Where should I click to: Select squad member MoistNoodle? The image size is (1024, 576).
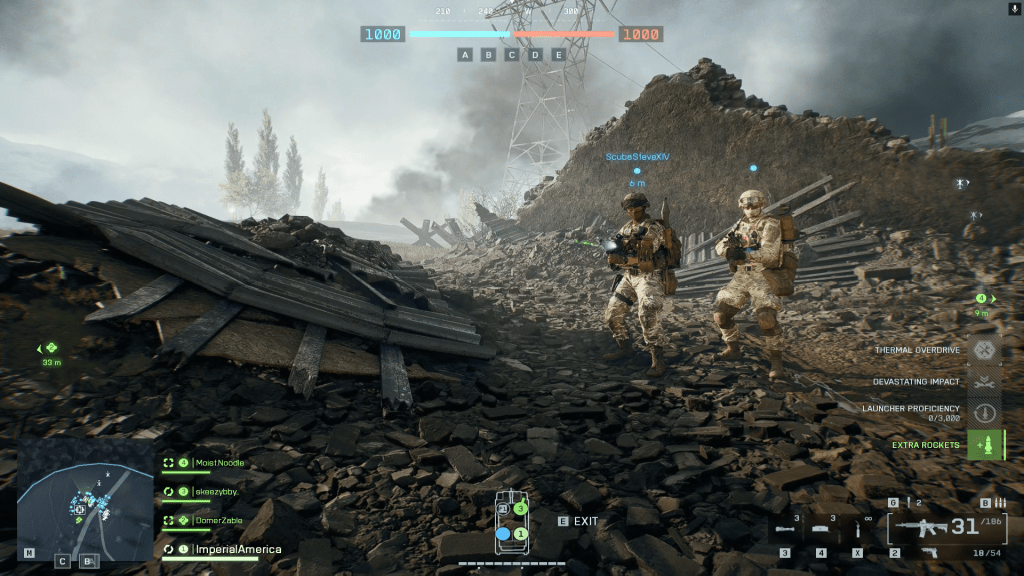218,463
